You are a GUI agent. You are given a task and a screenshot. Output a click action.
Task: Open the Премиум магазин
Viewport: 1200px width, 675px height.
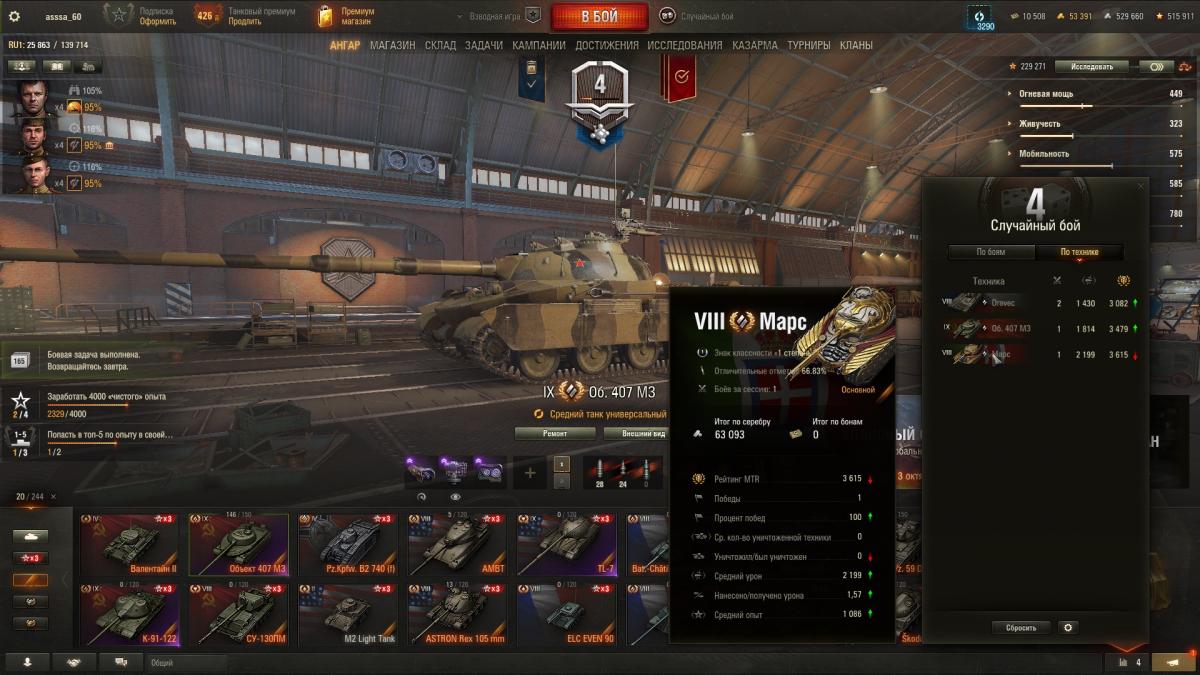pyautogui.click(x=346, y=16)
